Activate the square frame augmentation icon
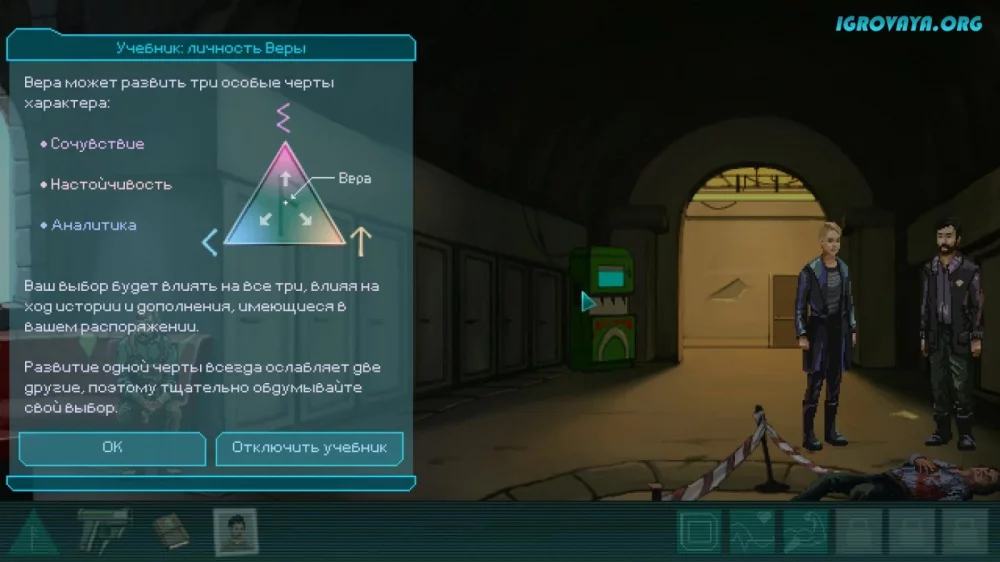Viewport: 1000px width, 562px height. pos(699,531)
